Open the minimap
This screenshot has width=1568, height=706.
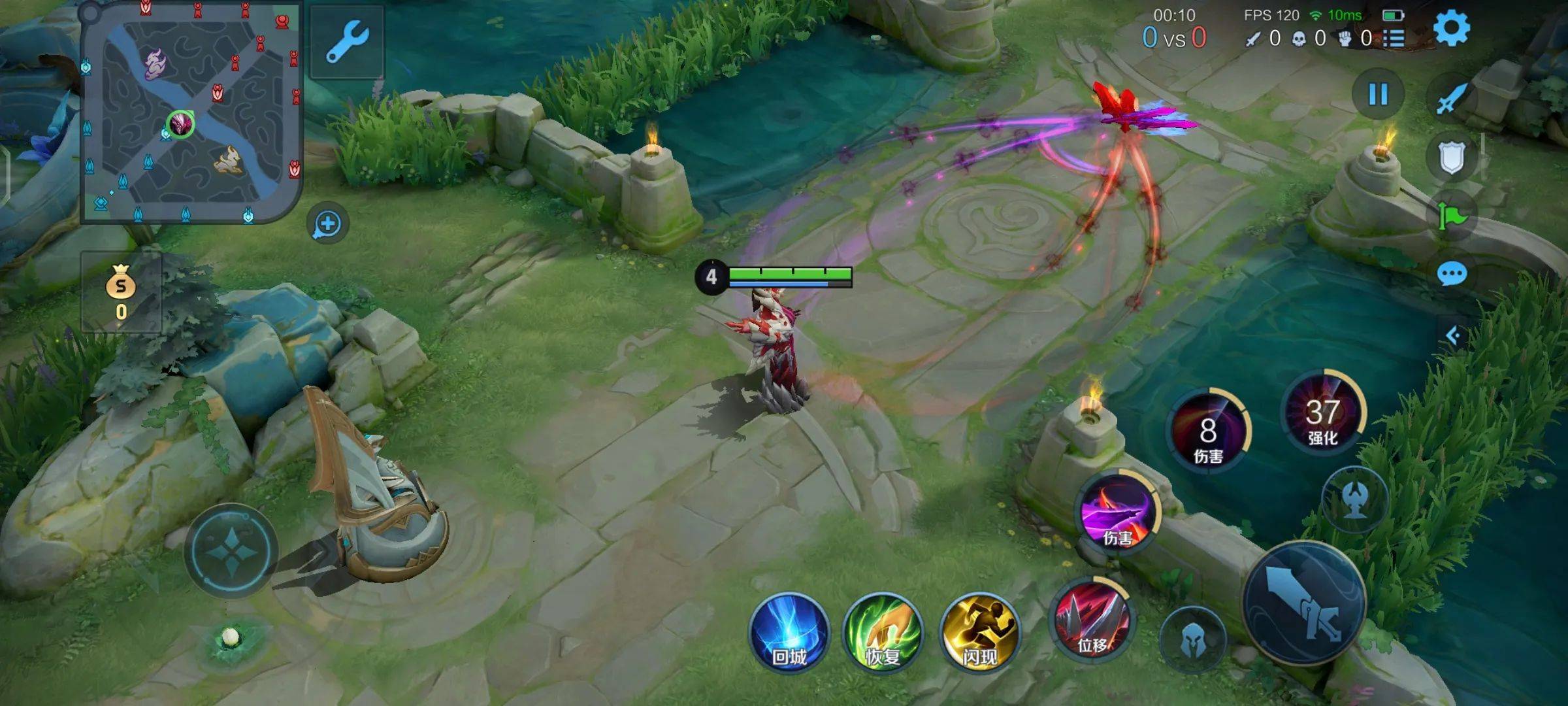[x=190, y=112]
